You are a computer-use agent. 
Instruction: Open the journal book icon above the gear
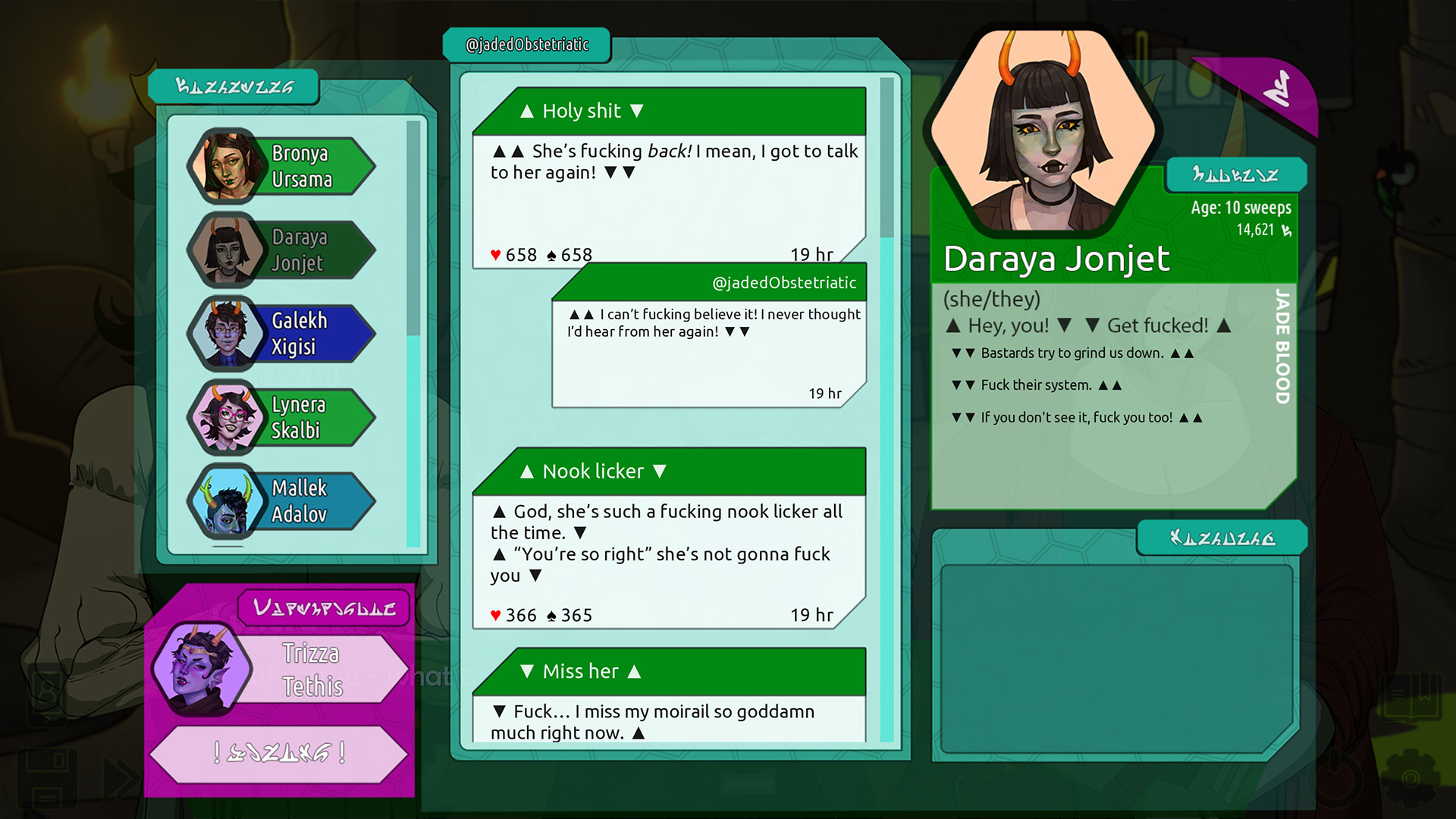[1410, 695]
